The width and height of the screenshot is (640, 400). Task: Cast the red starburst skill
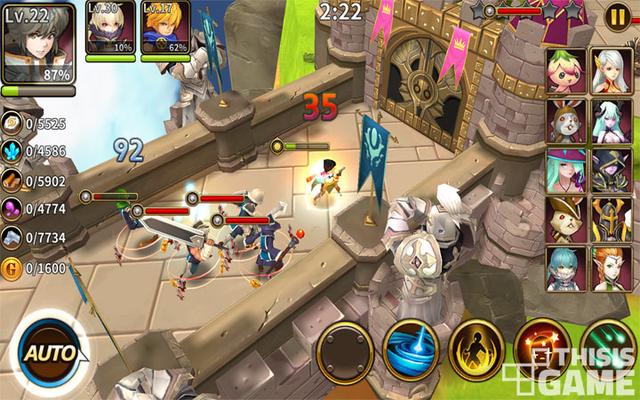pyautogui.click(x=541, y=350)
